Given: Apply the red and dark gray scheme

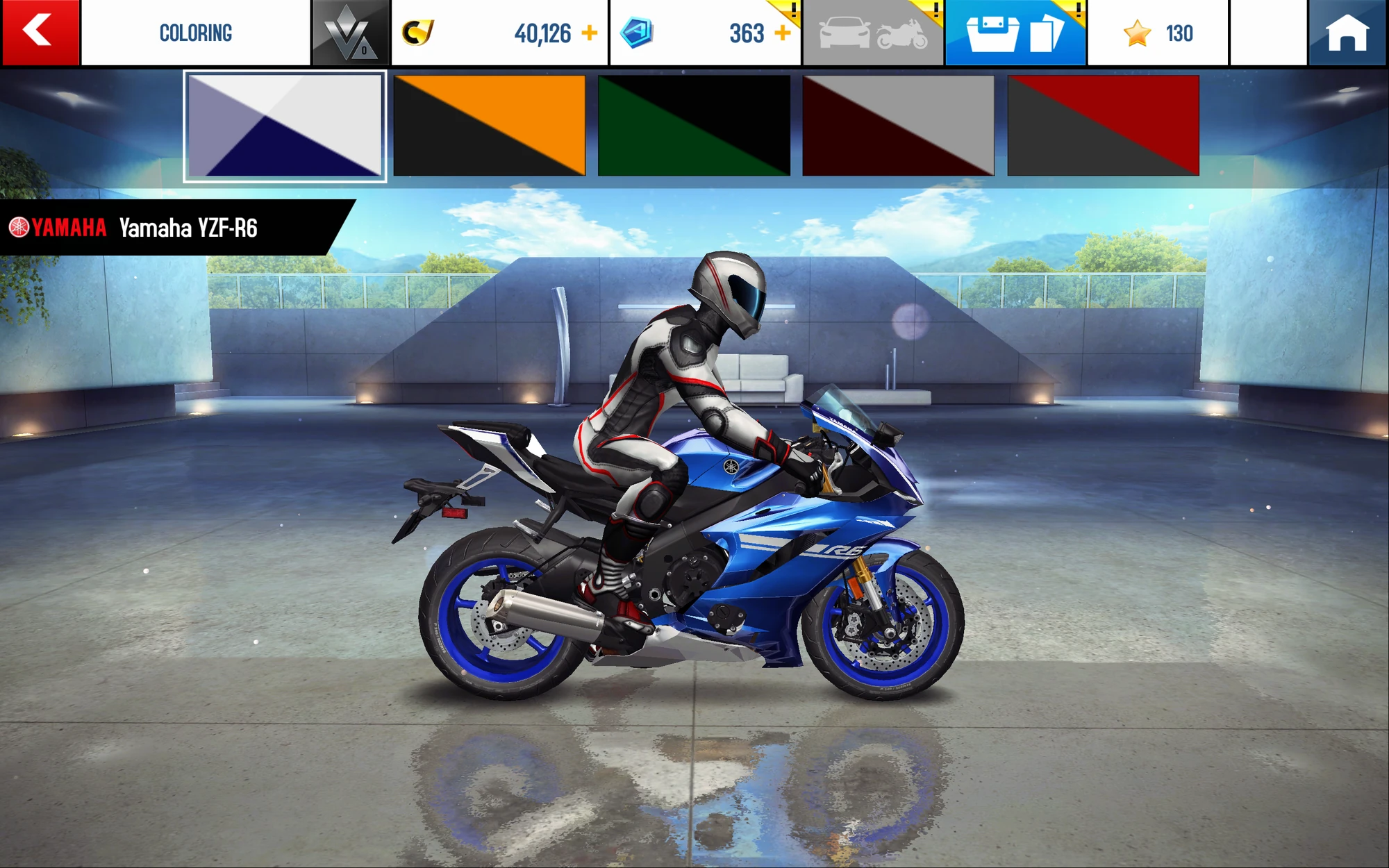Looking at the screenshot, I should point(1103,125).
